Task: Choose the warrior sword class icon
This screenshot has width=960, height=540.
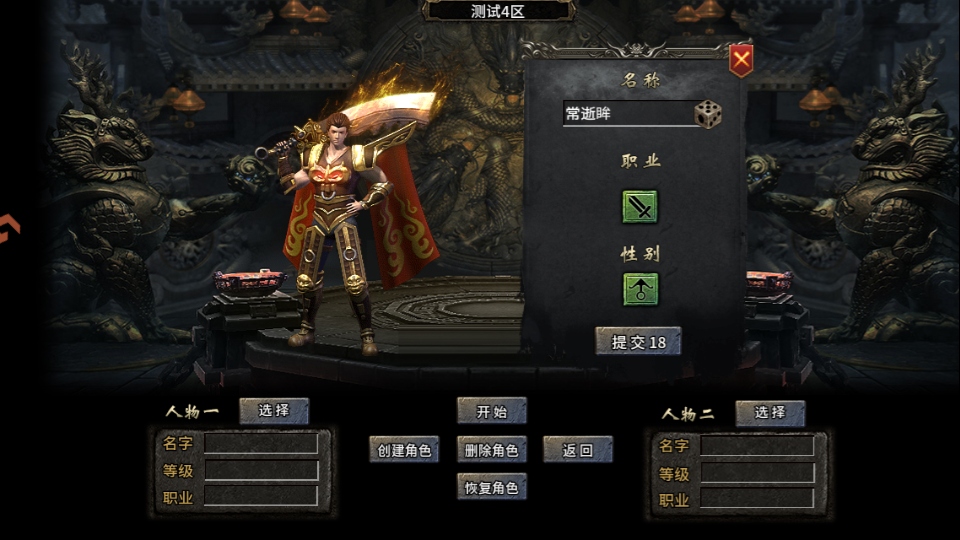Action: click(640, 207)
